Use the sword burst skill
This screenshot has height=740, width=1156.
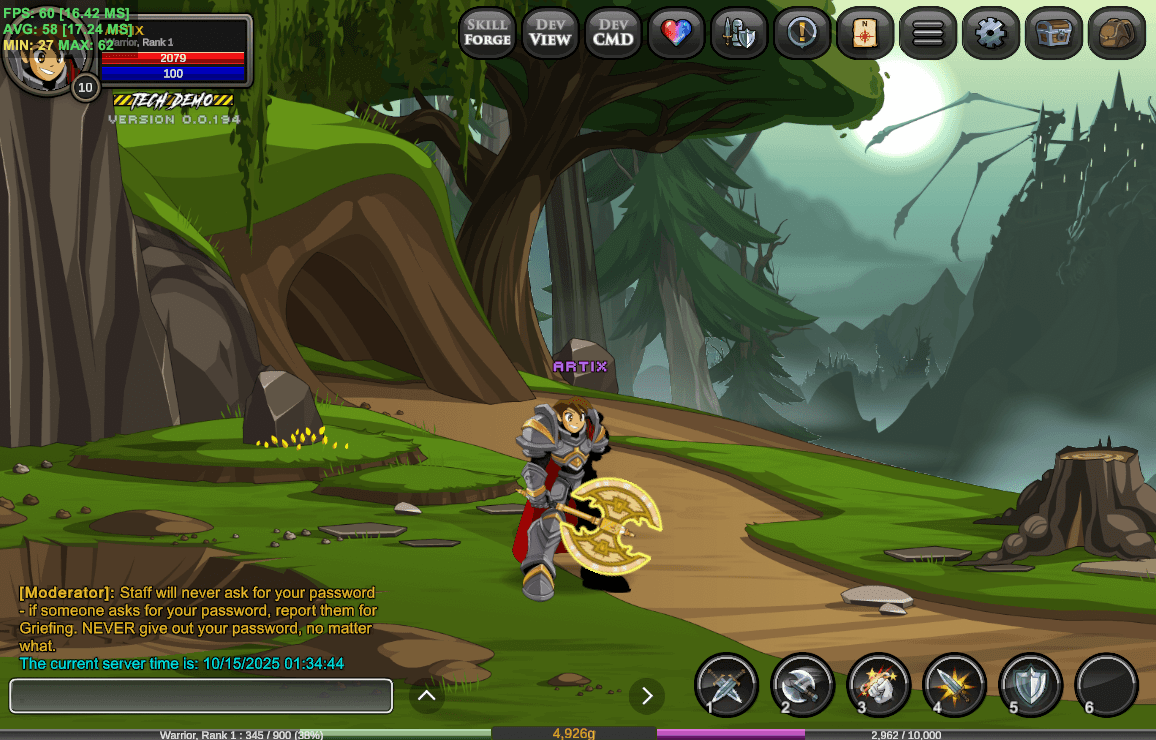(955, 685)
